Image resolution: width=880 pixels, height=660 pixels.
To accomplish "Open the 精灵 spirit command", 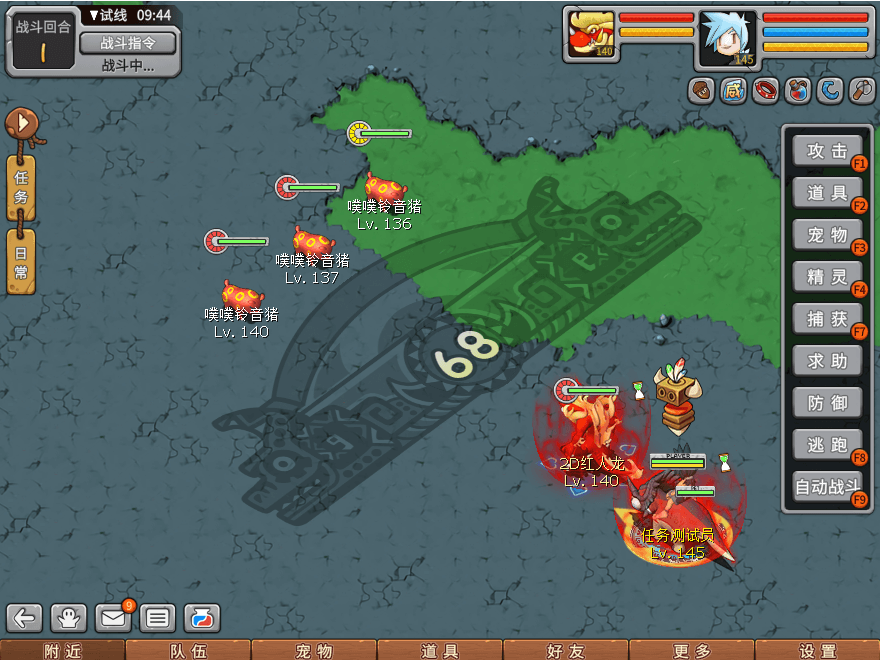I will tap(827, 277).
